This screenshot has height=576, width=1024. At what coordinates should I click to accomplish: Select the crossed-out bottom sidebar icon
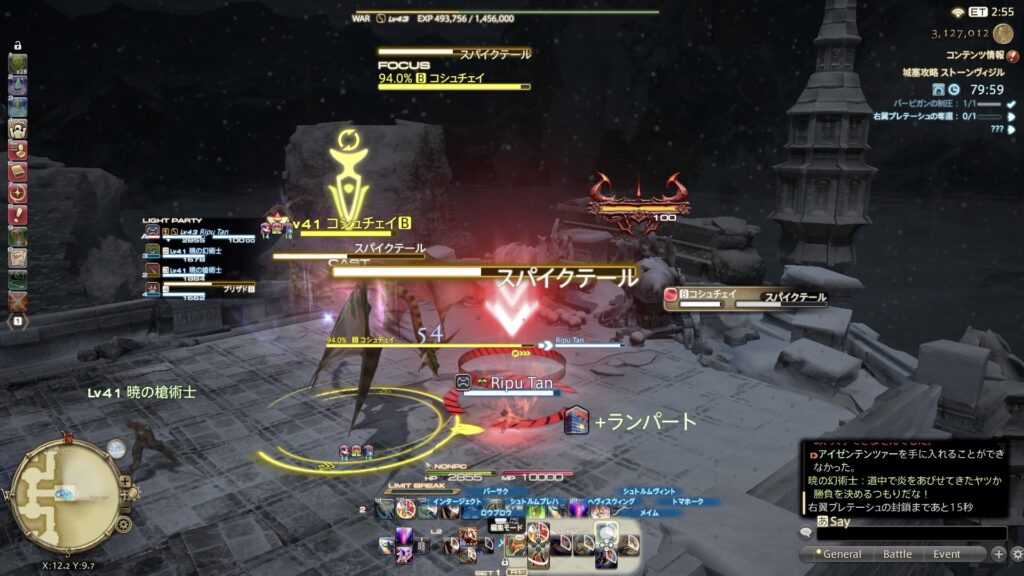click(x=17, y=300)
